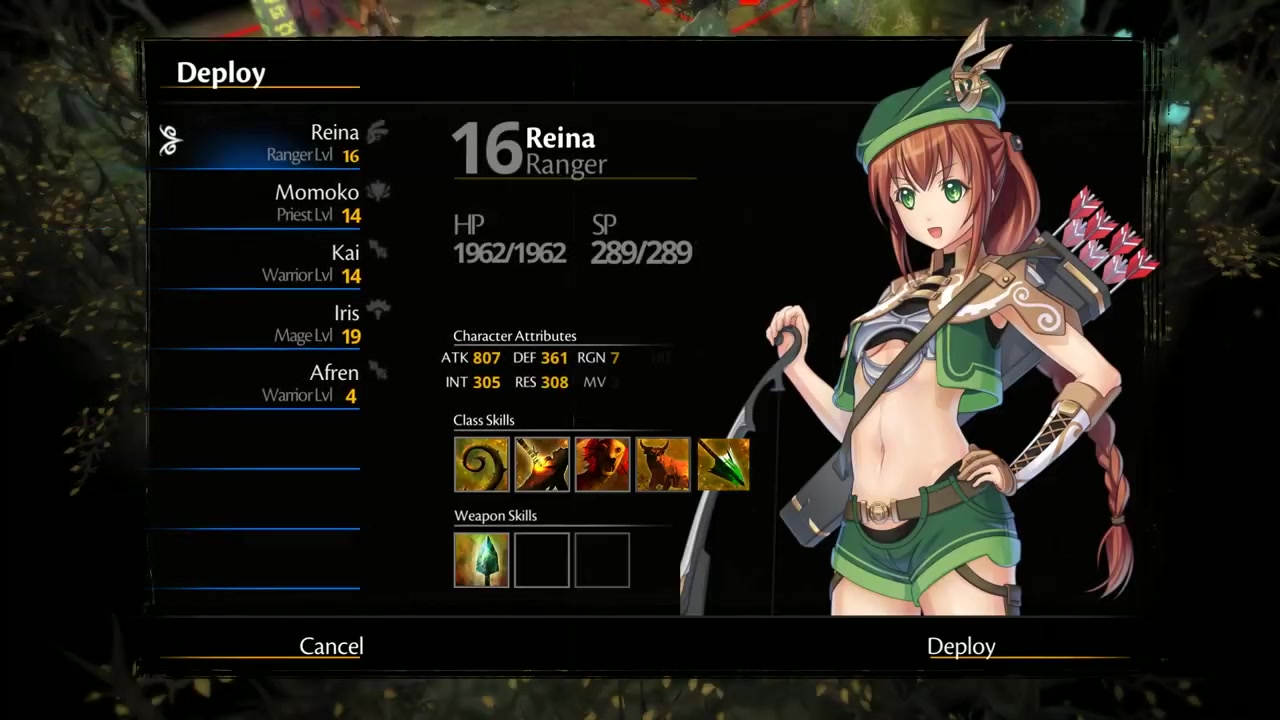This screenshot has width=1280, height=720.
Task: View the flaming sword strike class skill
Action: [x=542, y=464]
